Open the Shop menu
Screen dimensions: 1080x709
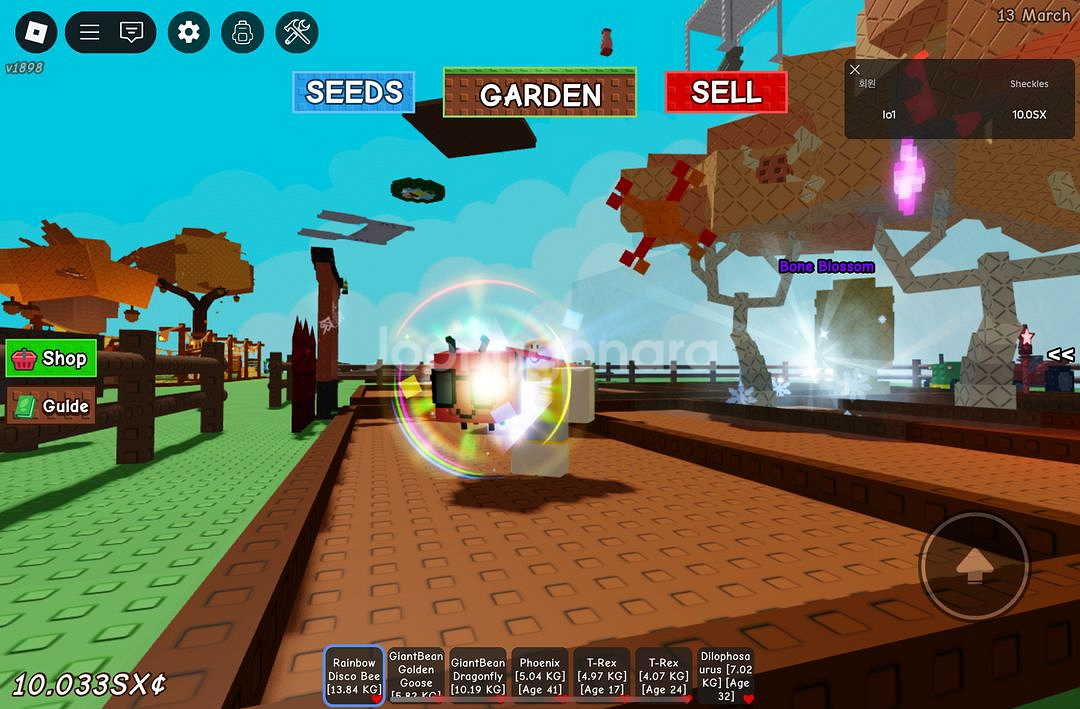coord(51,359)
